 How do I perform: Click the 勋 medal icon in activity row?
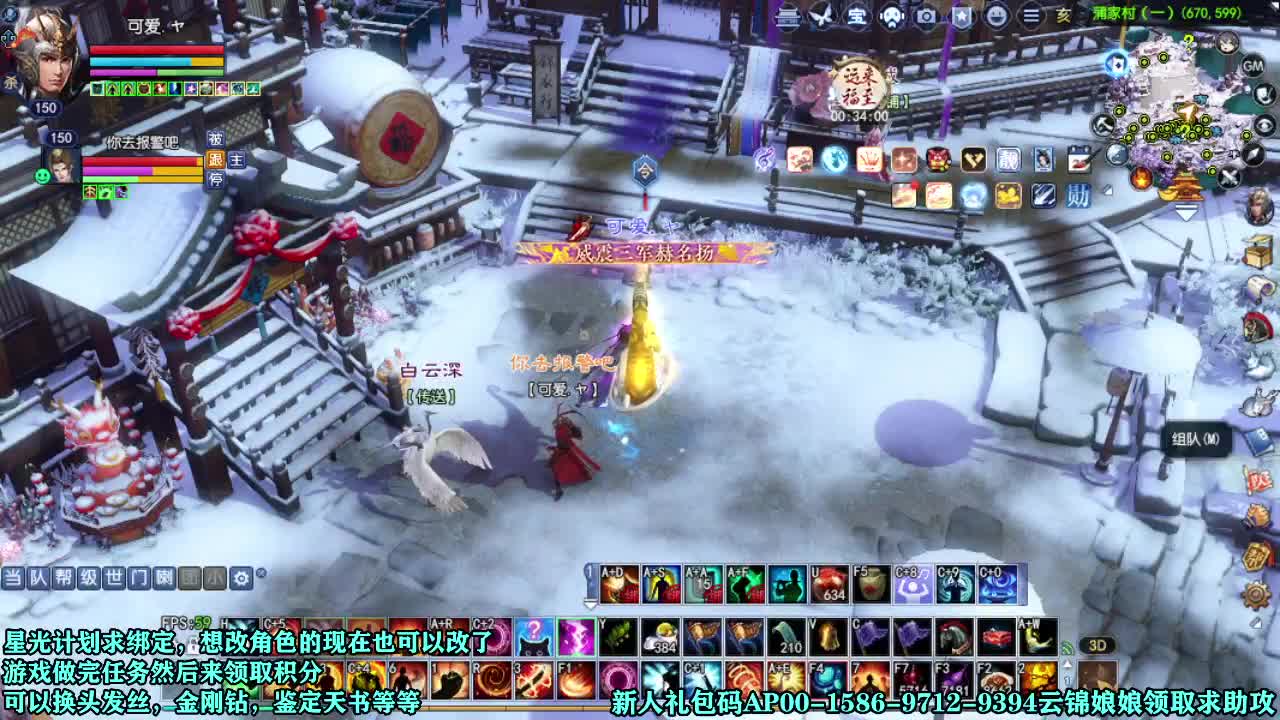pos(1079,194)
